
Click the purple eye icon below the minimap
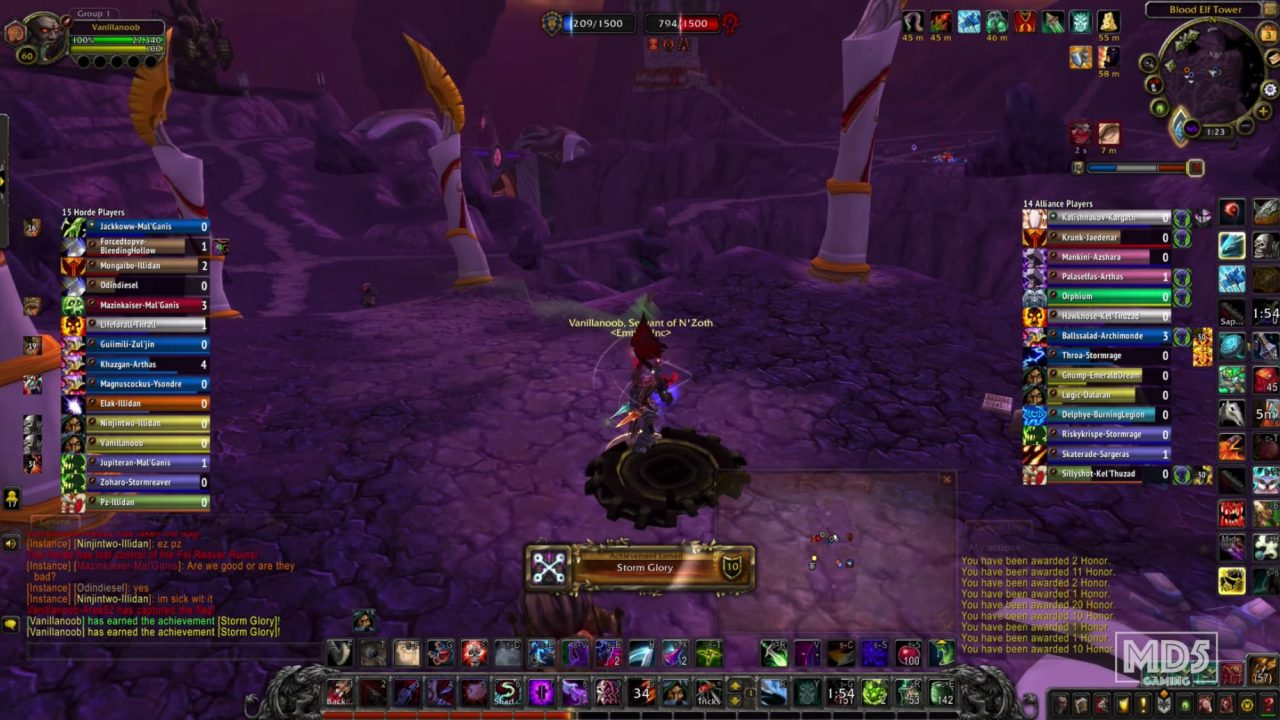[x=1192, y=128]
